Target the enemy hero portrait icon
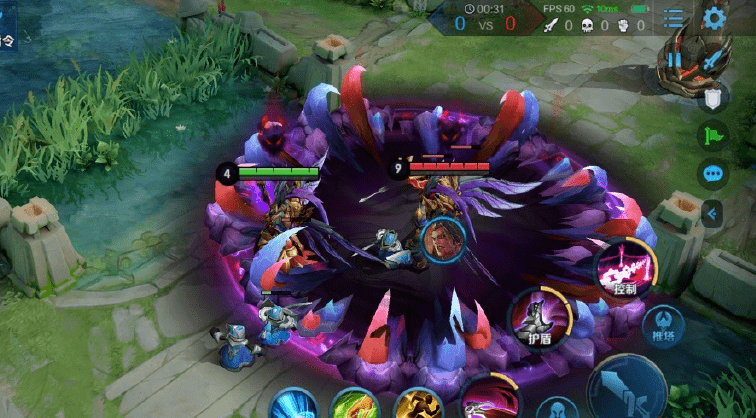This screenshot has height=418, width=756. [x=442, y=242]
